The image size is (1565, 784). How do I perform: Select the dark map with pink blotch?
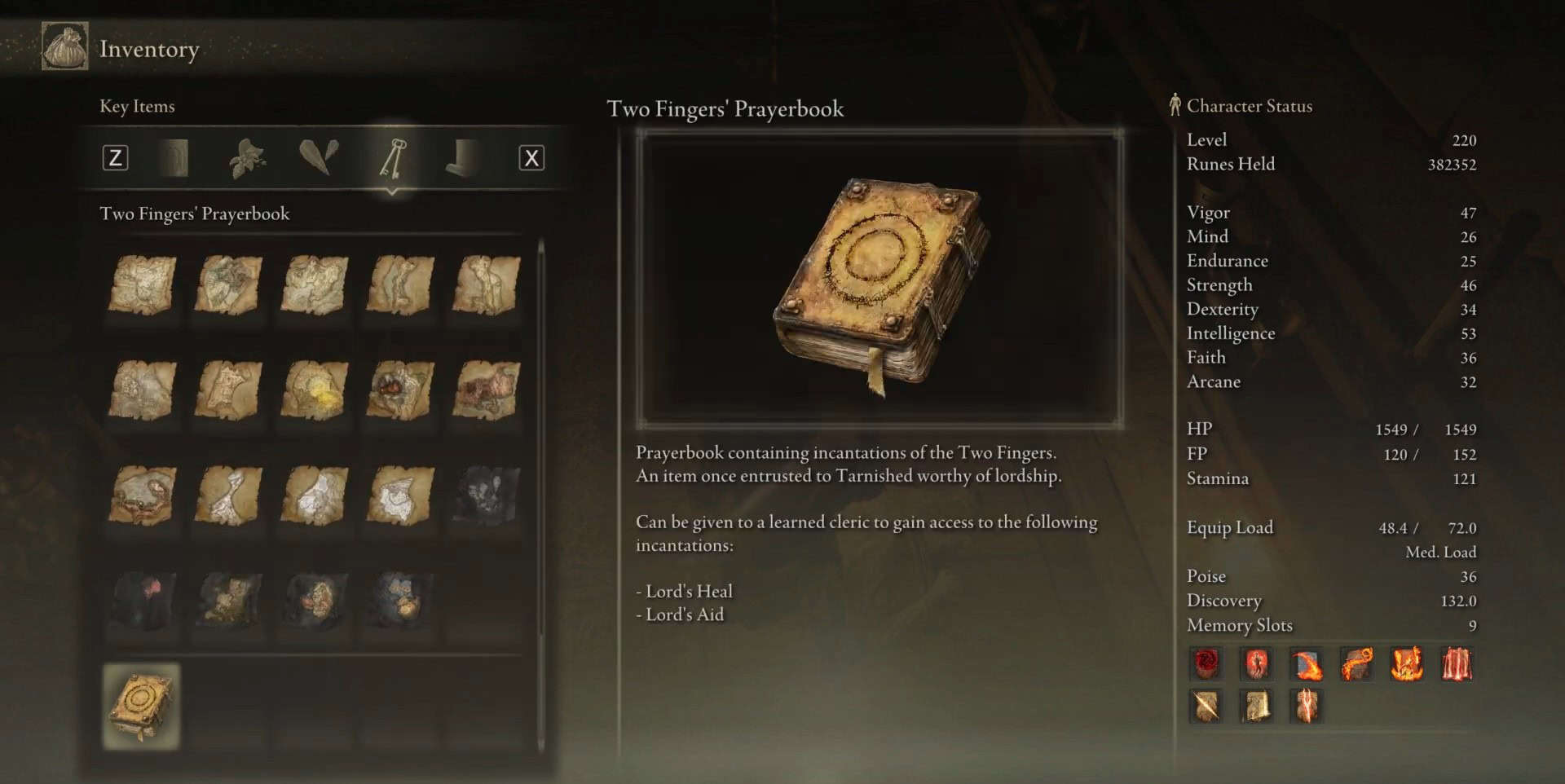(x=143, y=600)
